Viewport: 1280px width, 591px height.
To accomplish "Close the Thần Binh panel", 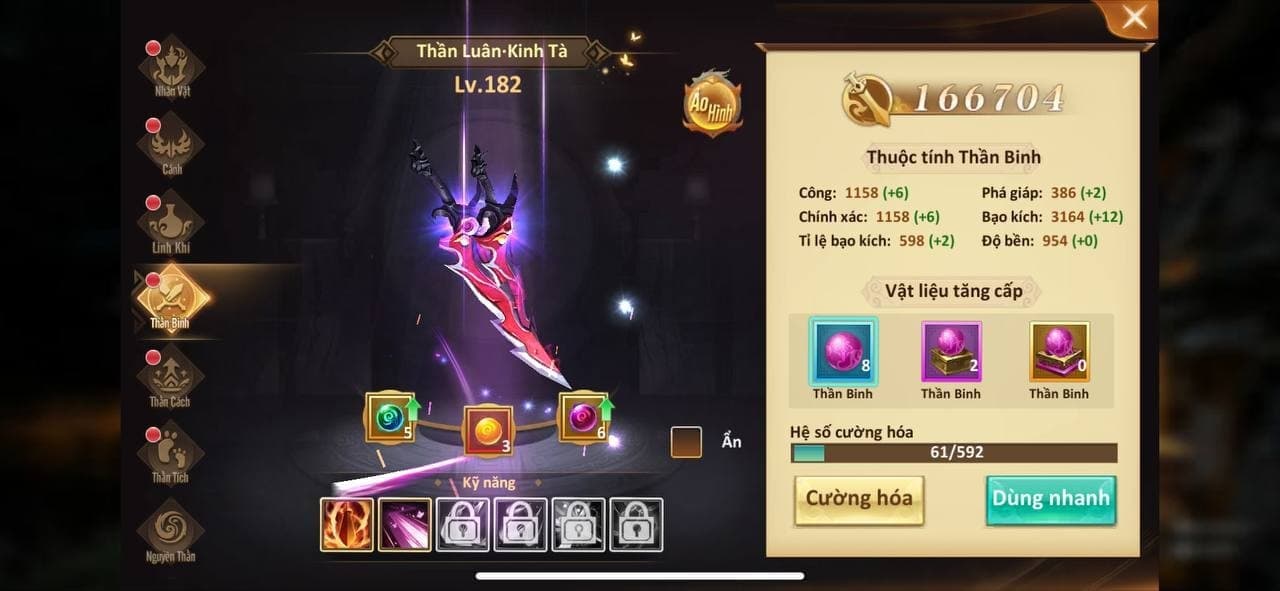I will [1134, 18].
